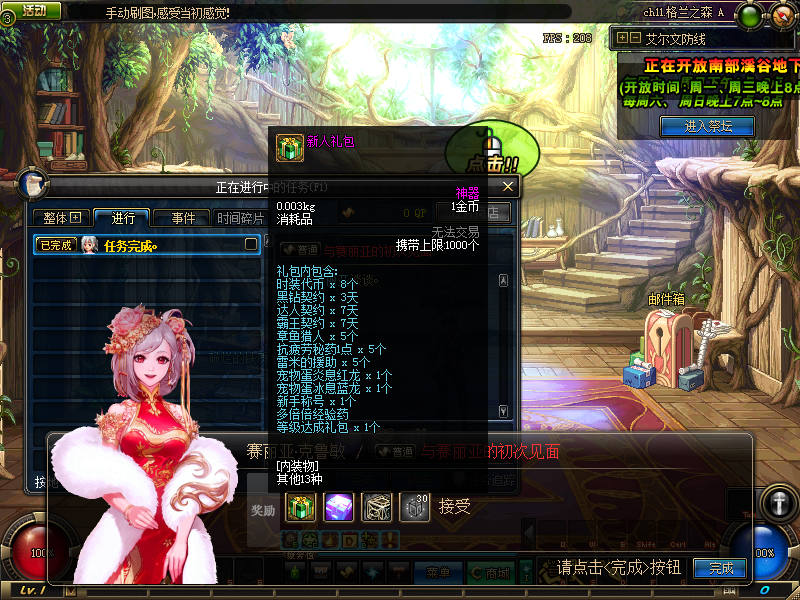Screen dimensions: 800x600
Task: Select the 进行 (in progress) tab
Action: pos(123,218)
